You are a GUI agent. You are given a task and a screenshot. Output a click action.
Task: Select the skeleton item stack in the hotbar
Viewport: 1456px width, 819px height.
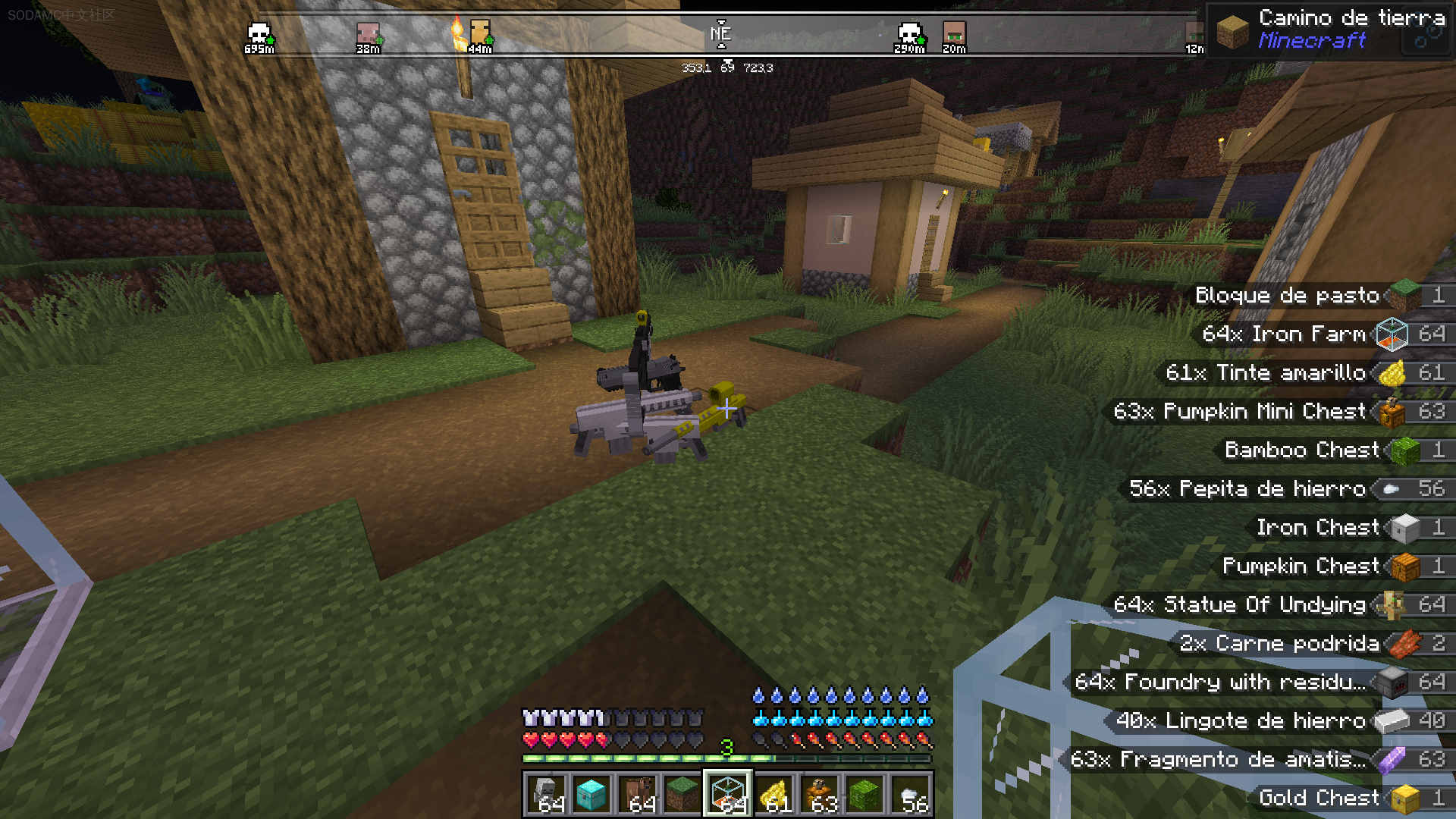coord(546,794)
